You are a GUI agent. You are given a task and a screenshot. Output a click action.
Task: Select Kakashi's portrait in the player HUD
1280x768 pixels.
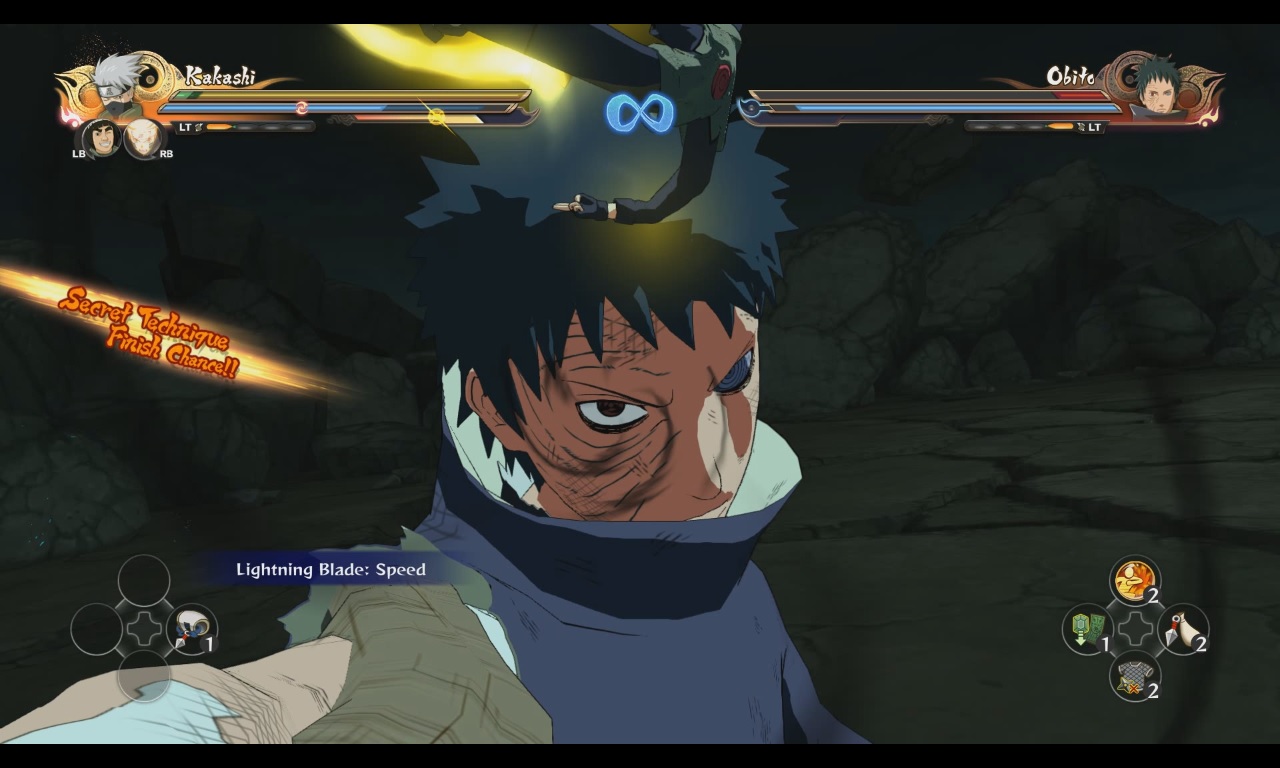(117, 86)
